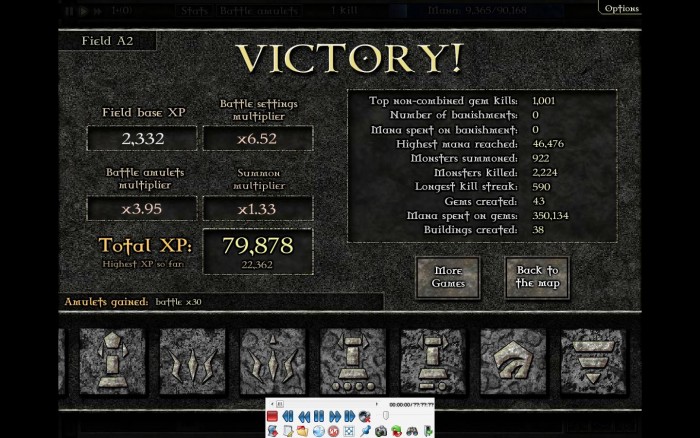Select the tower amulet with four dots
The height and width of the screenshot is (438, 700).
(x=352, y=361)
